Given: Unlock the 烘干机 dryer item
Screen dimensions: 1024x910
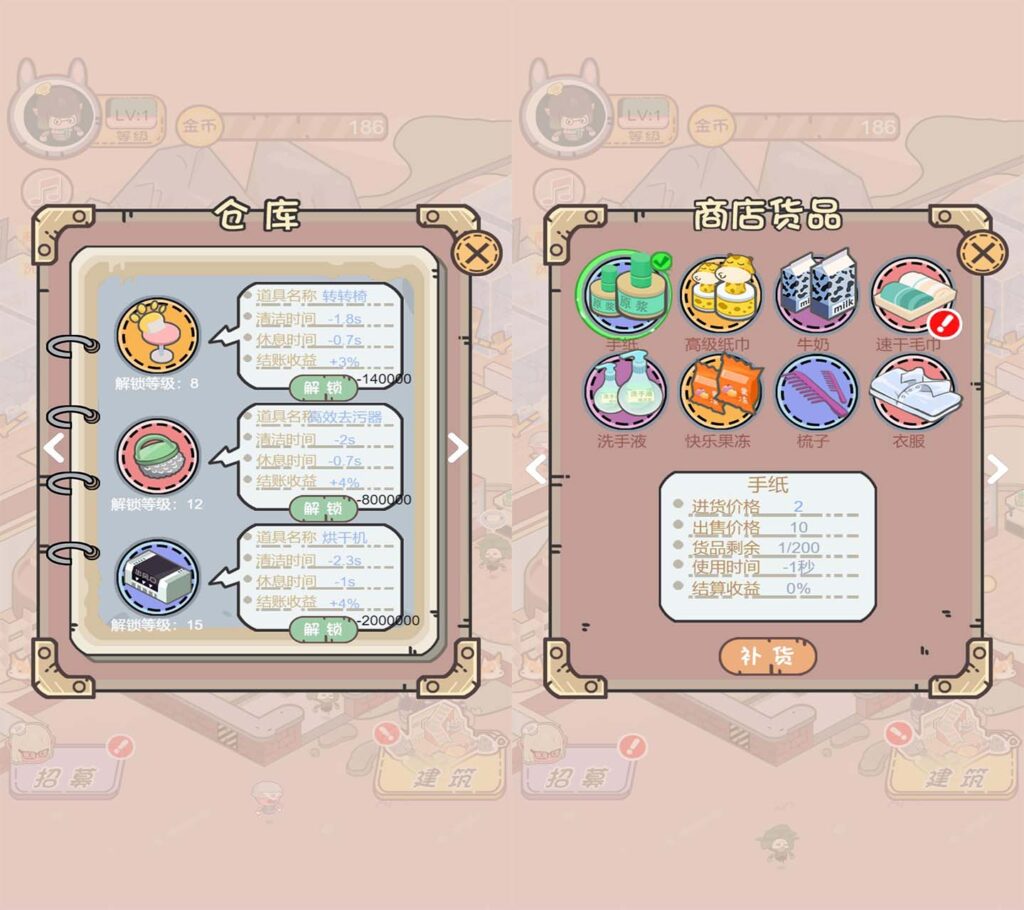Looking at the screenshot, I should (x=322, y=629).
